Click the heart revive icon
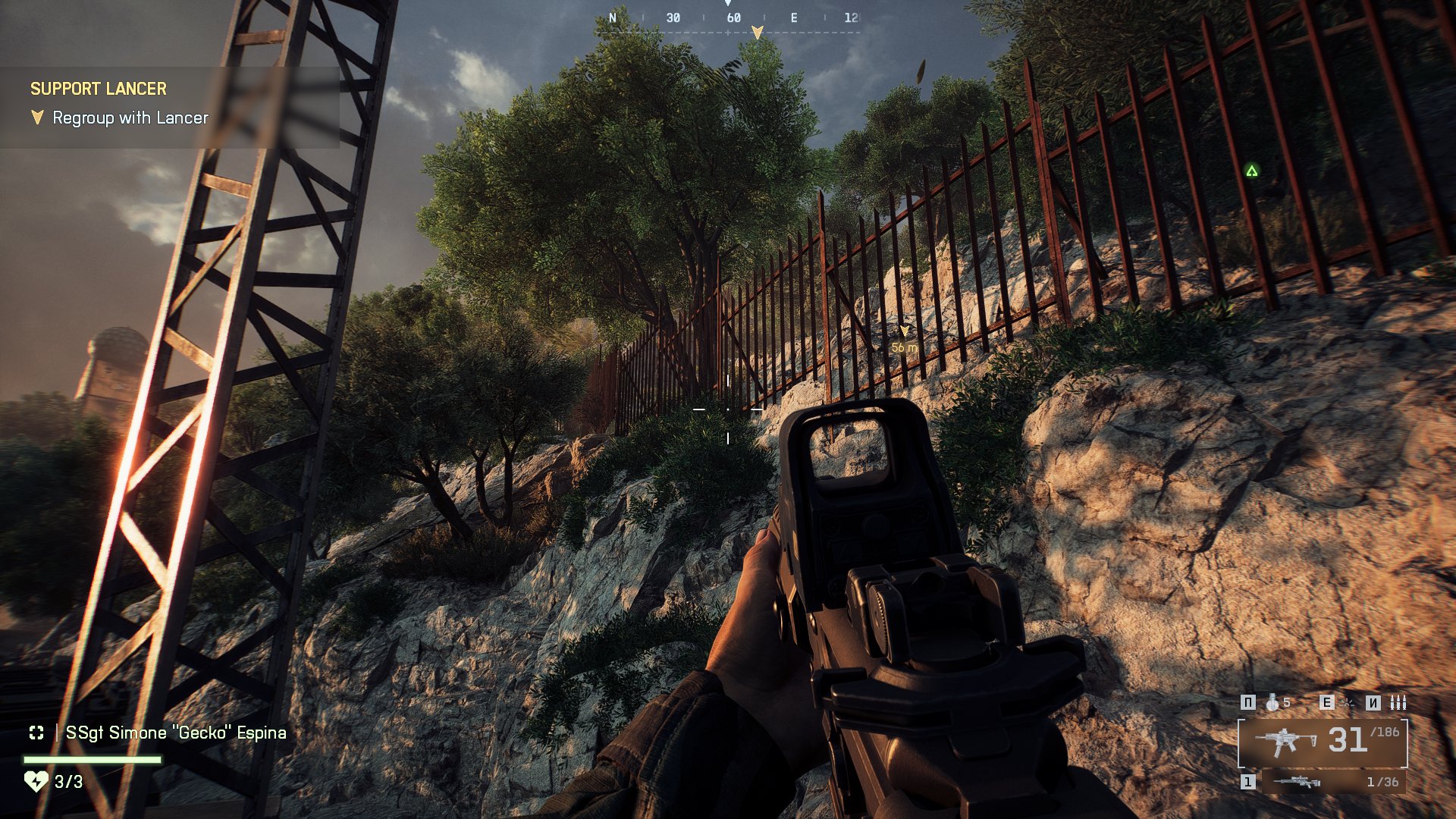 pyautogui.click(x=36, y=781)
